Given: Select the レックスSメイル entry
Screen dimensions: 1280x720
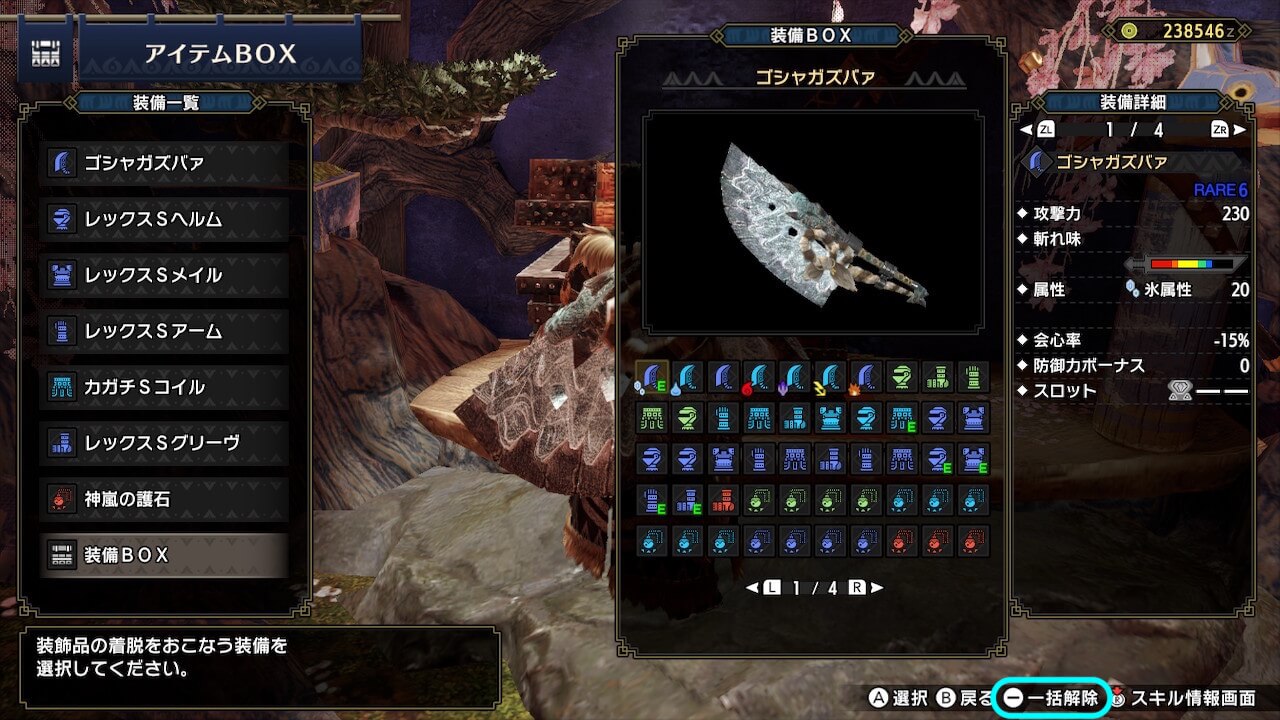Looking at the screenshot, I should coord(165,275).
